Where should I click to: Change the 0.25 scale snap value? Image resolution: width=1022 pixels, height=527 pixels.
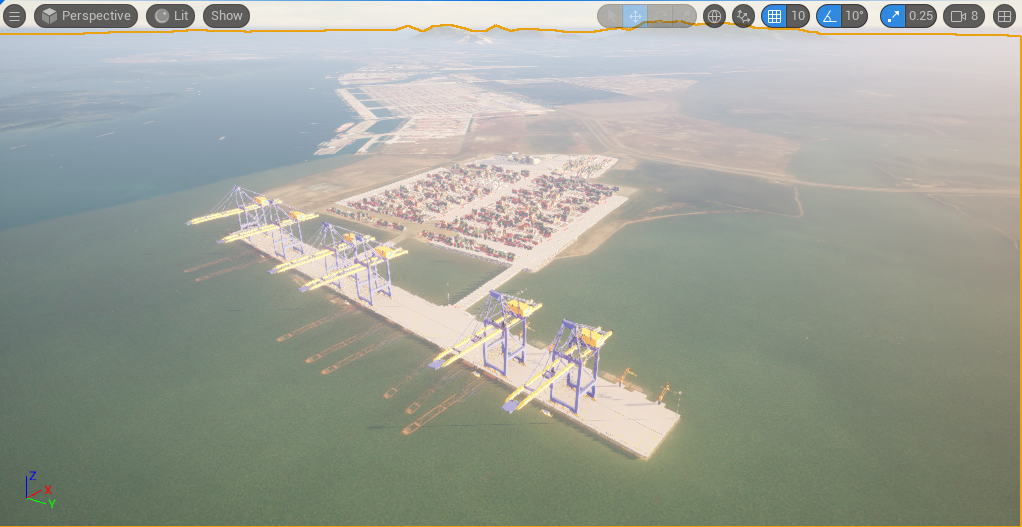click(921, 16)
